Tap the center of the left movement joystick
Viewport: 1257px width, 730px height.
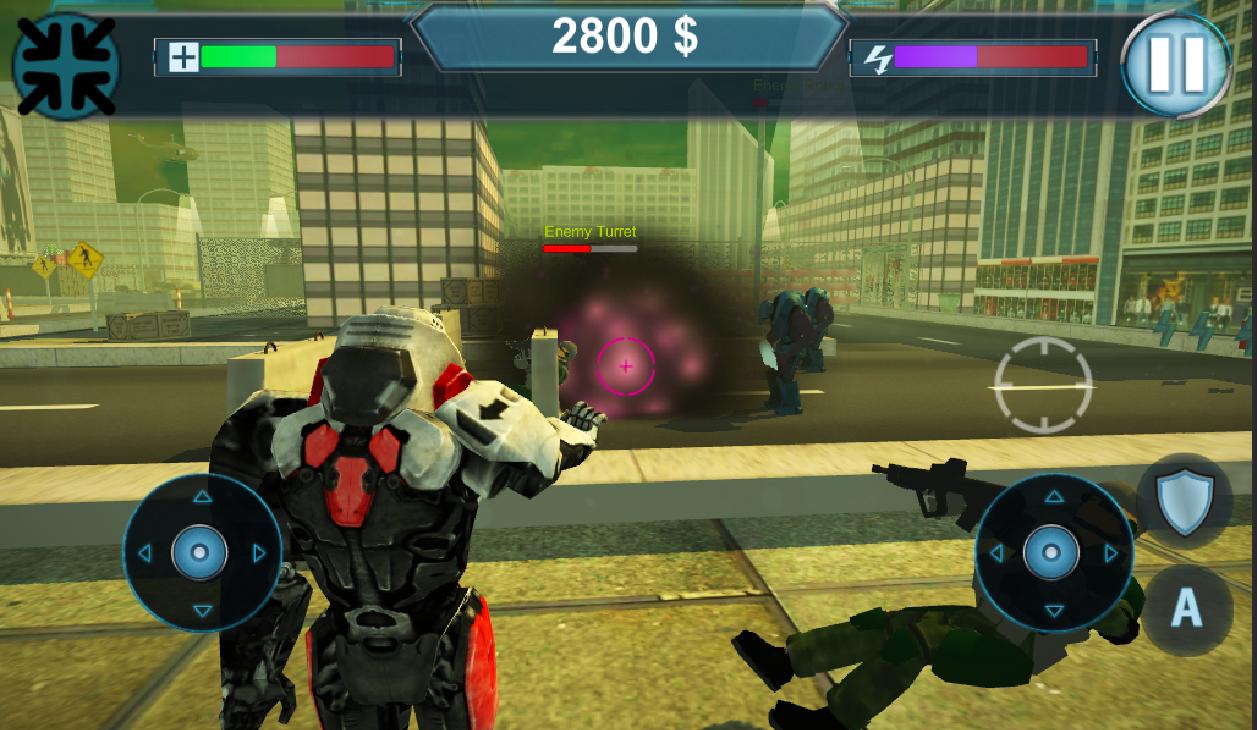pyautogui.click(x=200, y=552)
